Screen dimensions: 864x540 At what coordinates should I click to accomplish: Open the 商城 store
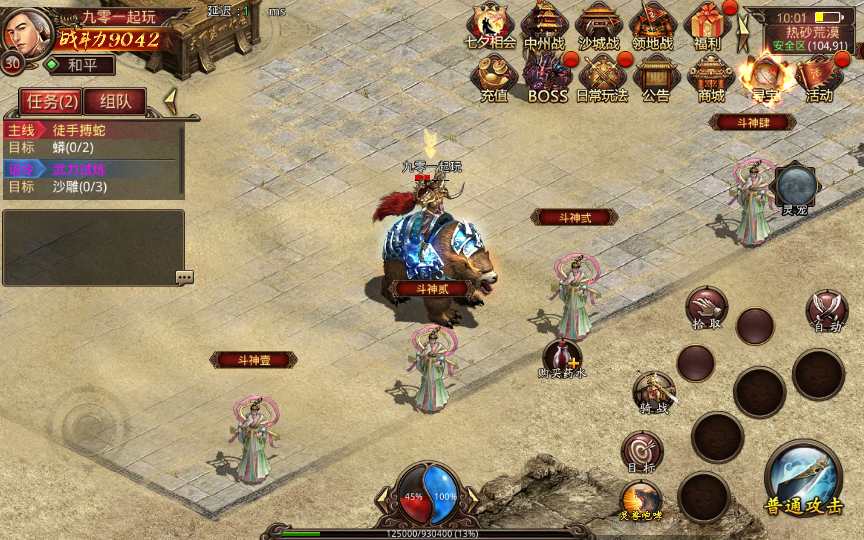[x=711, y=76]
